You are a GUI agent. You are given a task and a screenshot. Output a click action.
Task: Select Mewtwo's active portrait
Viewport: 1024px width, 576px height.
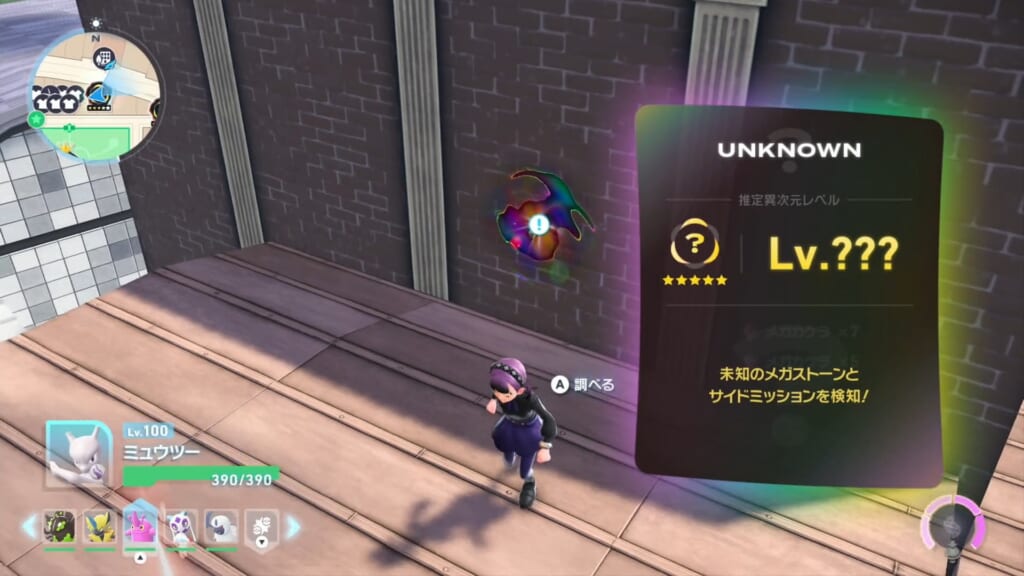coord(79,454)
